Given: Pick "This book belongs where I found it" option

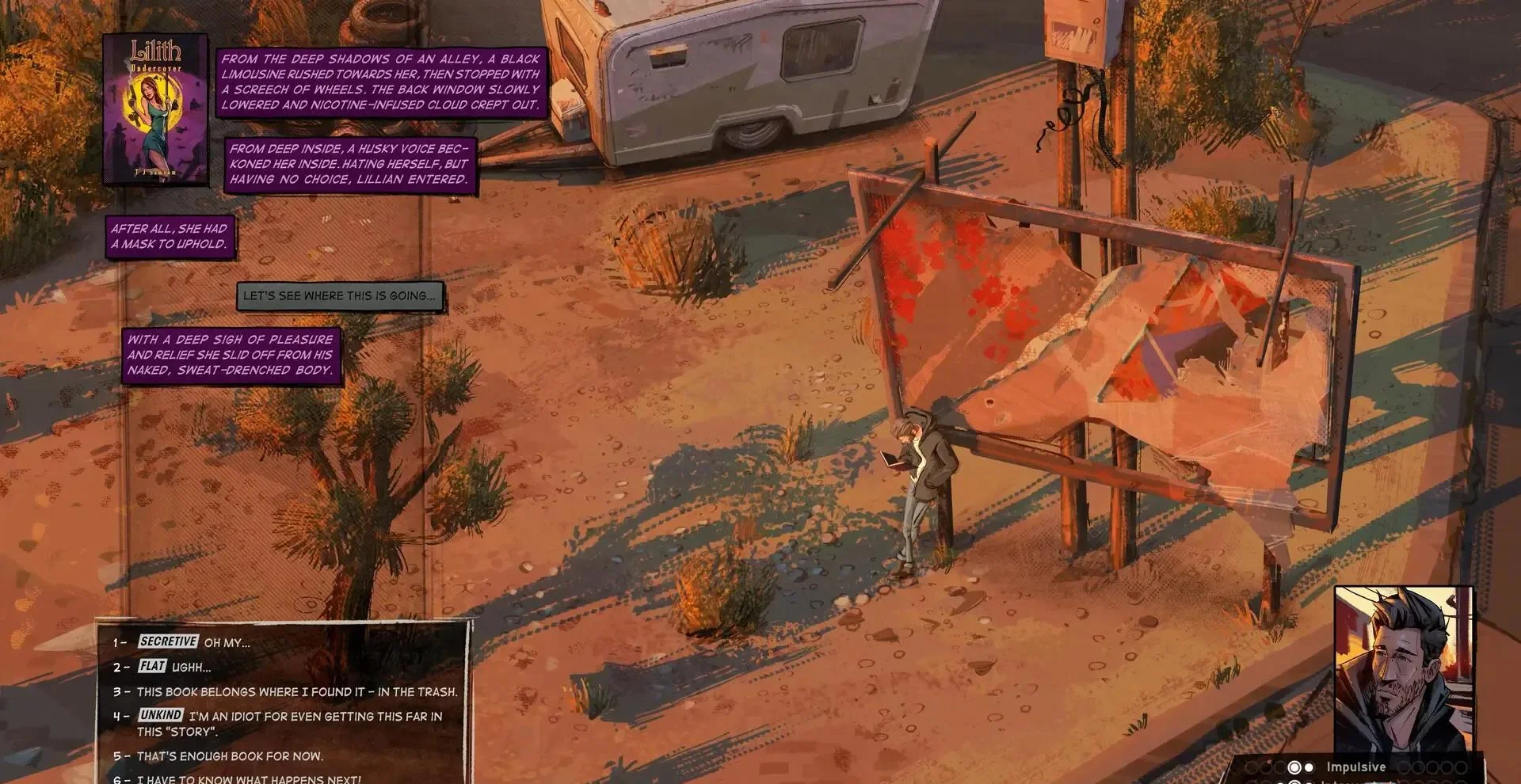Looking at the screenshot, I should pyautogui.click(x=296, y=691).
